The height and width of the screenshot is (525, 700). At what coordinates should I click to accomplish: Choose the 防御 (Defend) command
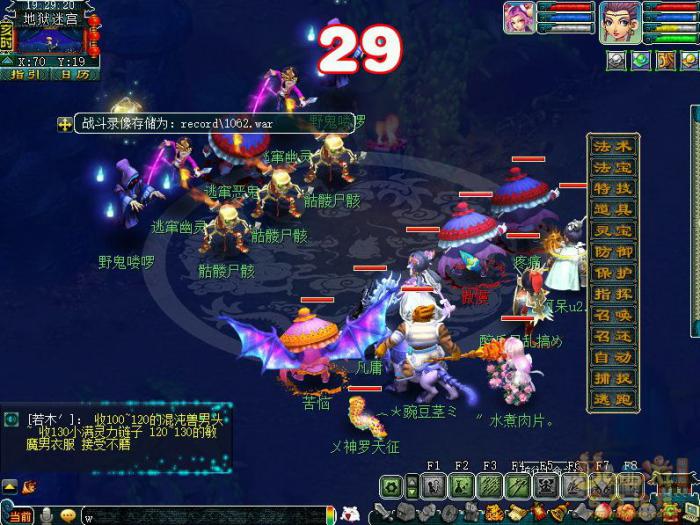613,251
